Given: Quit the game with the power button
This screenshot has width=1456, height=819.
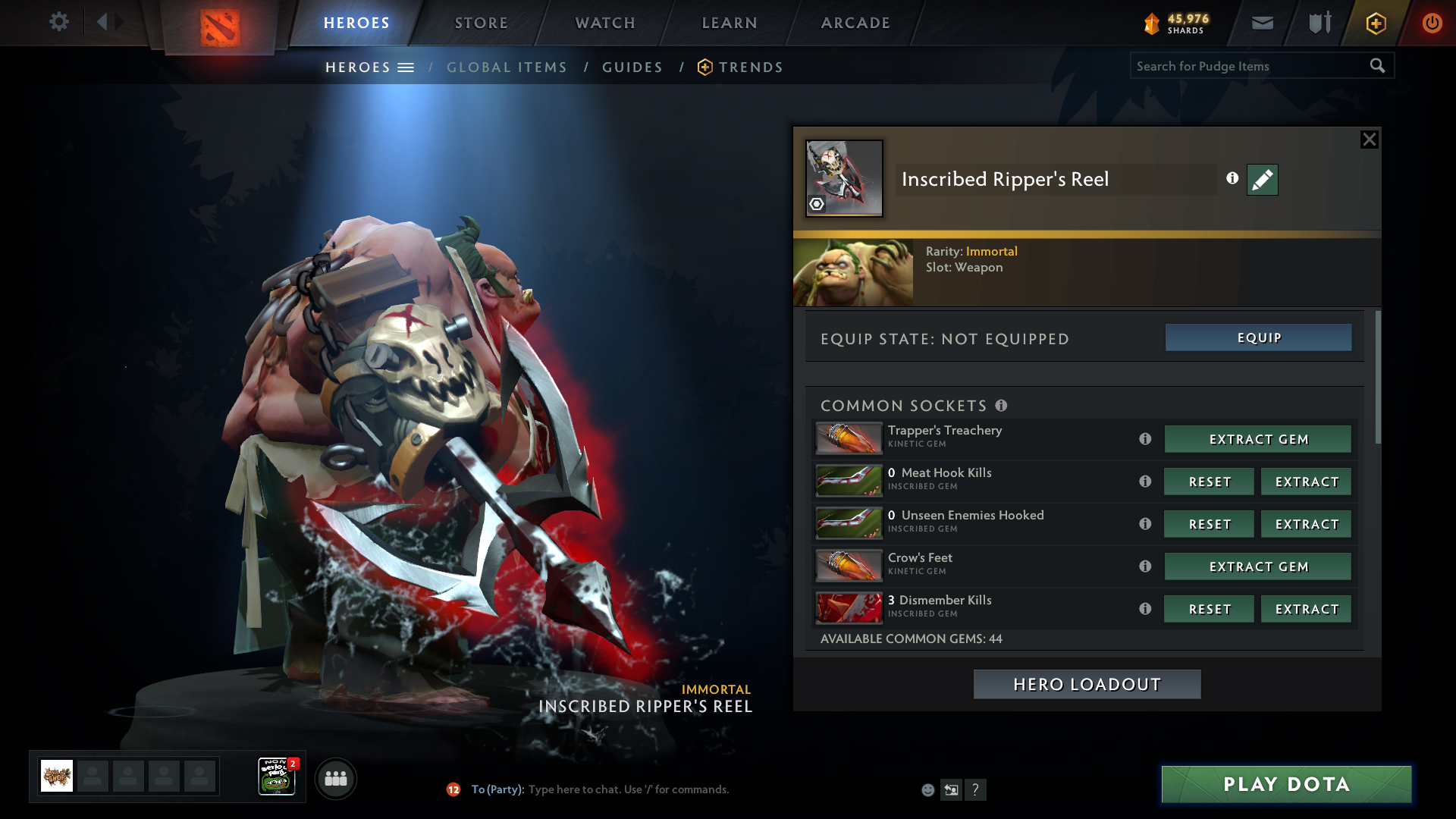Looking at the screenshot, I should point(1432,23).
